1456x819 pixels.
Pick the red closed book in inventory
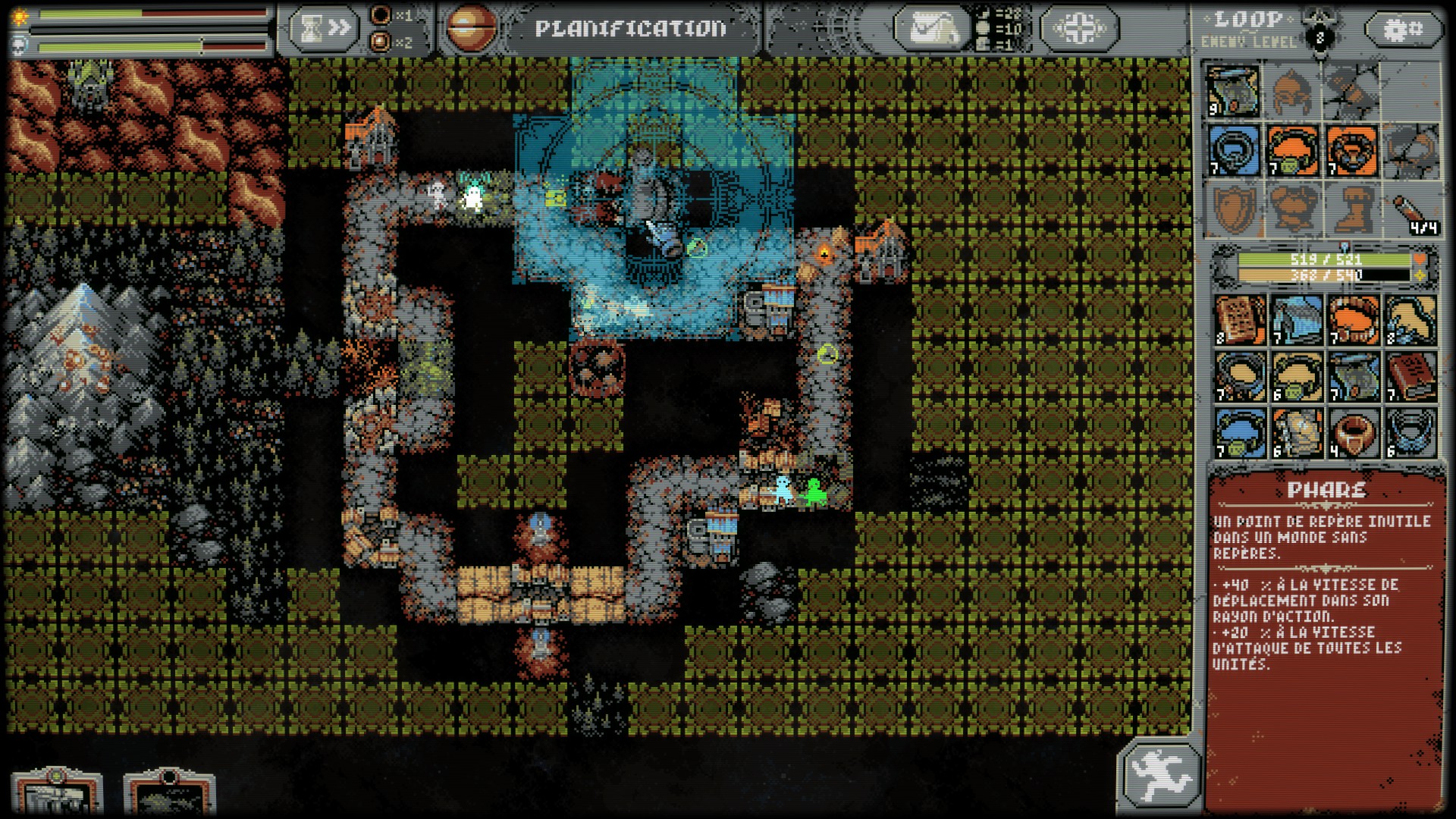1412,377
